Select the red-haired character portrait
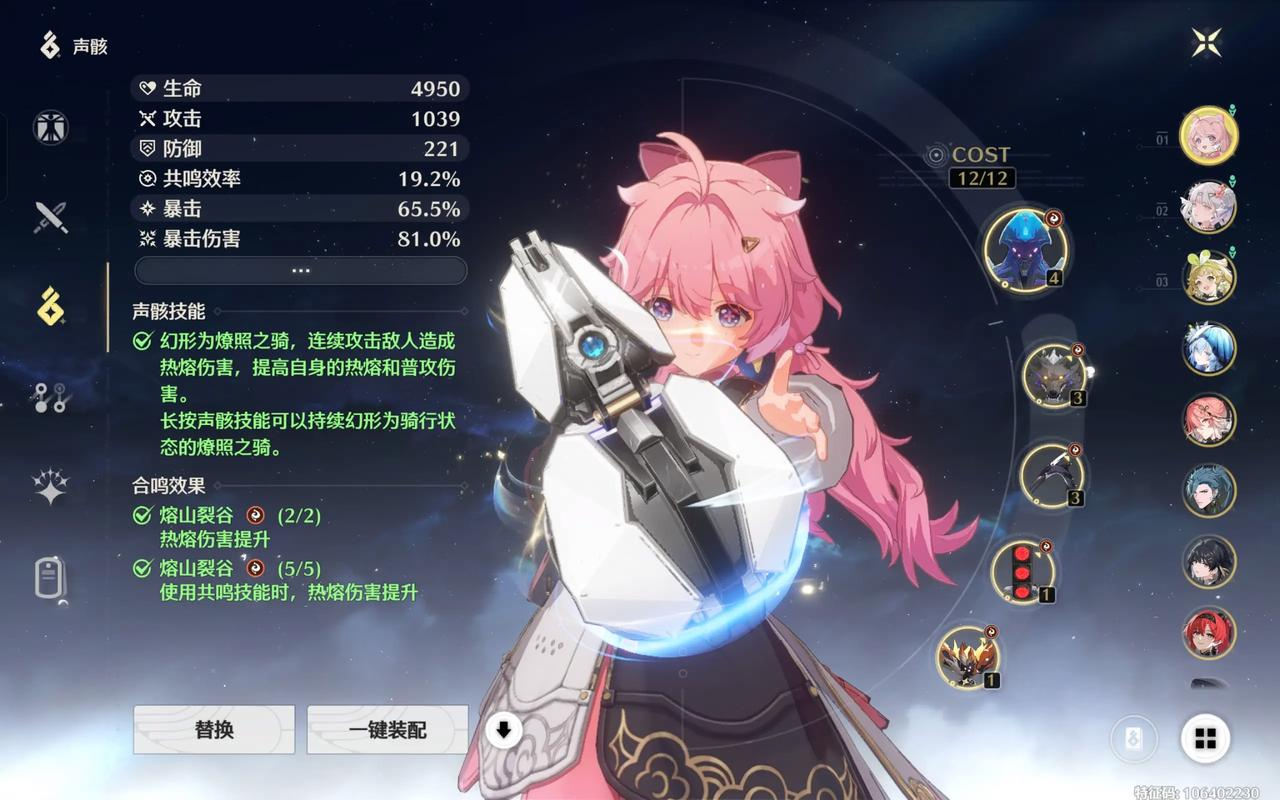 (x=1209, y=632)
